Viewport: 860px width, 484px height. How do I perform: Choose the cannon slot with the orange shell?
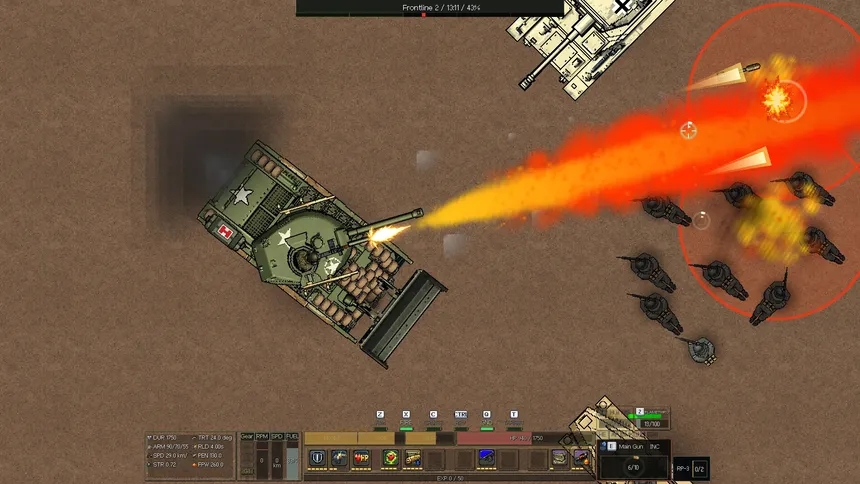coord(580,458)
